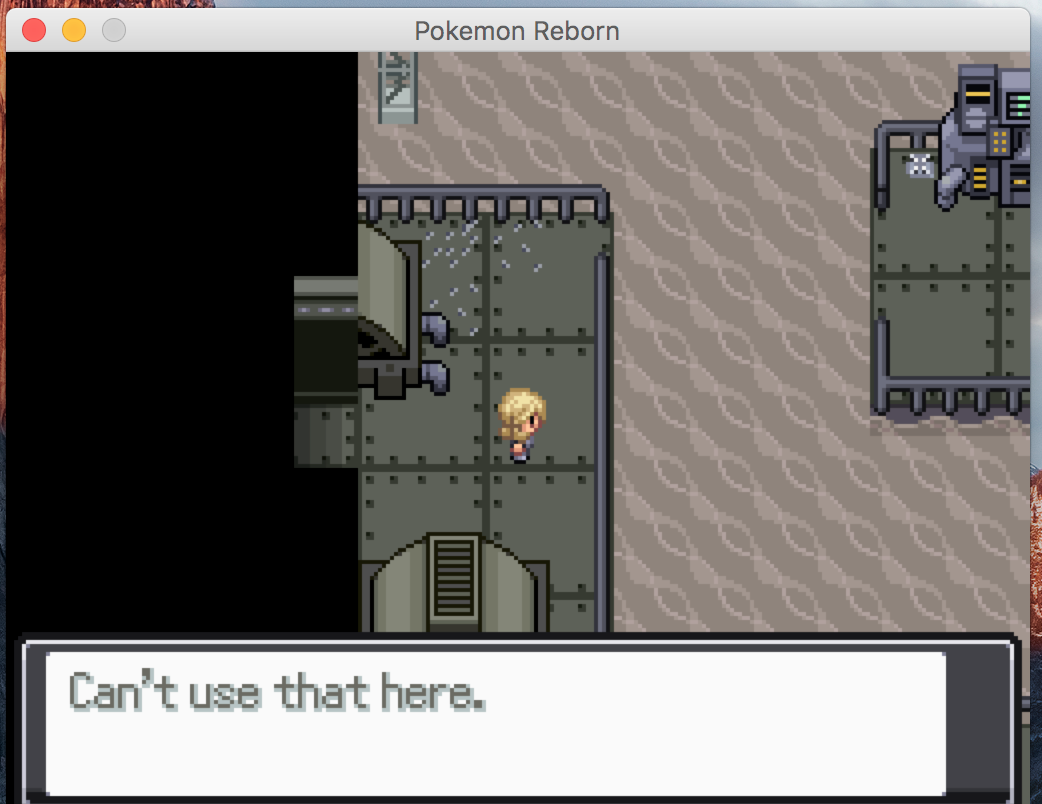Close the Pokemon Reborn window

pyautogui.click(x=34, y=30)
